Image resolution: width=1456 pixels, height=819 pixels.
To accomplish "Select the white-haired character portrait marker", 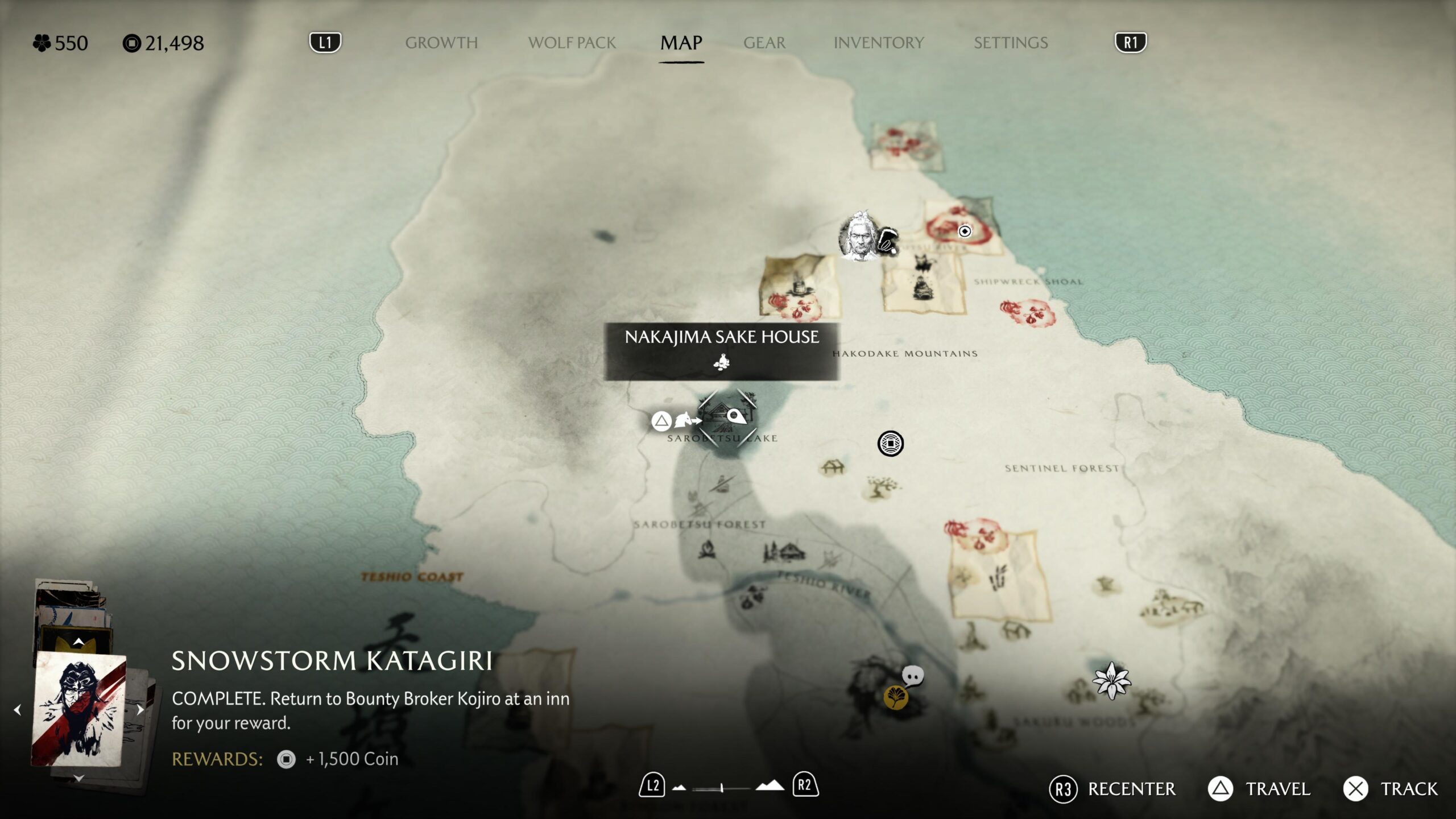I will 859,237.
